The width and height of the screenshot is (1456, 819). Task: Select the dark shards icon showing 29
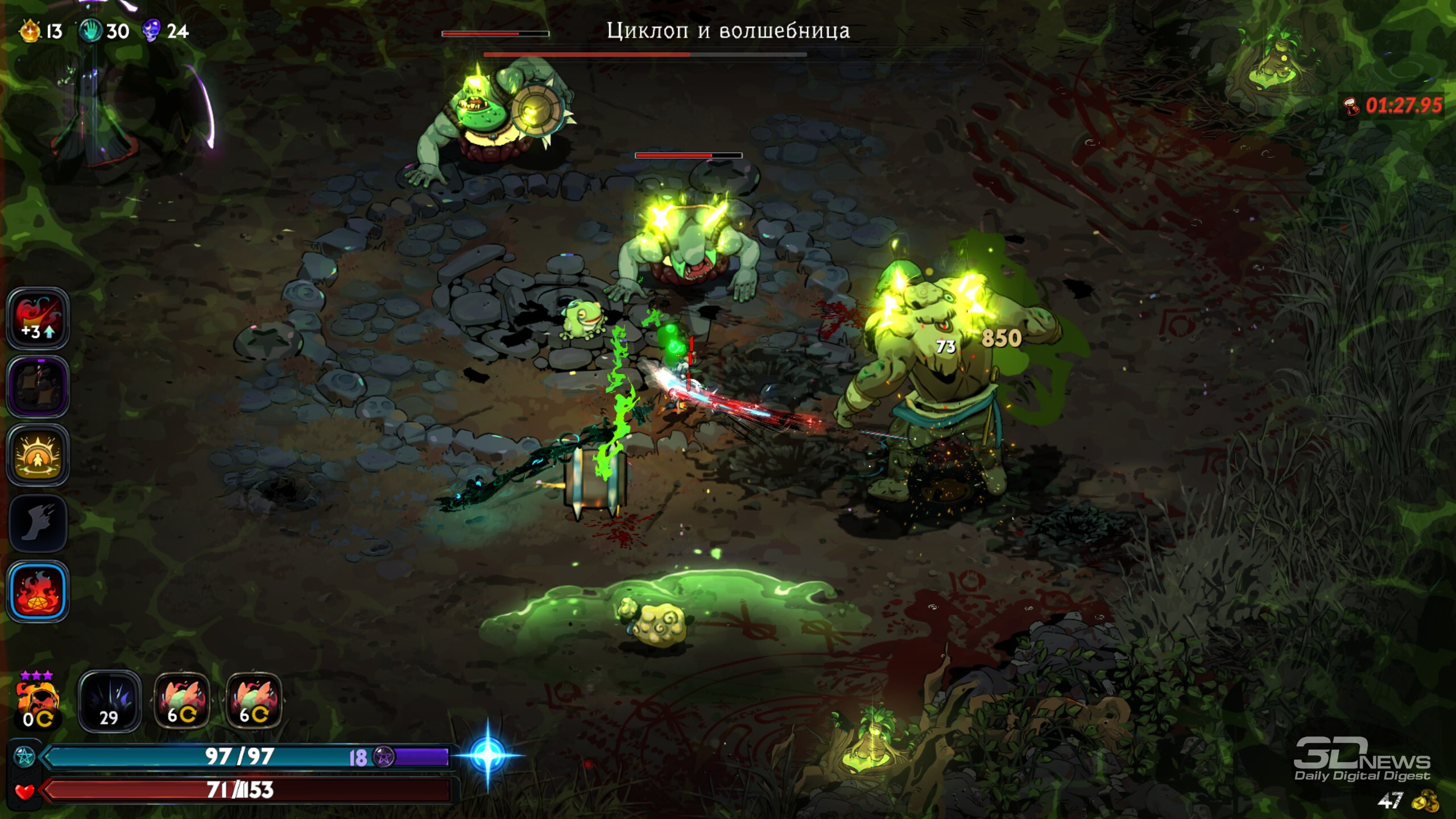click(x=109, y=702)
